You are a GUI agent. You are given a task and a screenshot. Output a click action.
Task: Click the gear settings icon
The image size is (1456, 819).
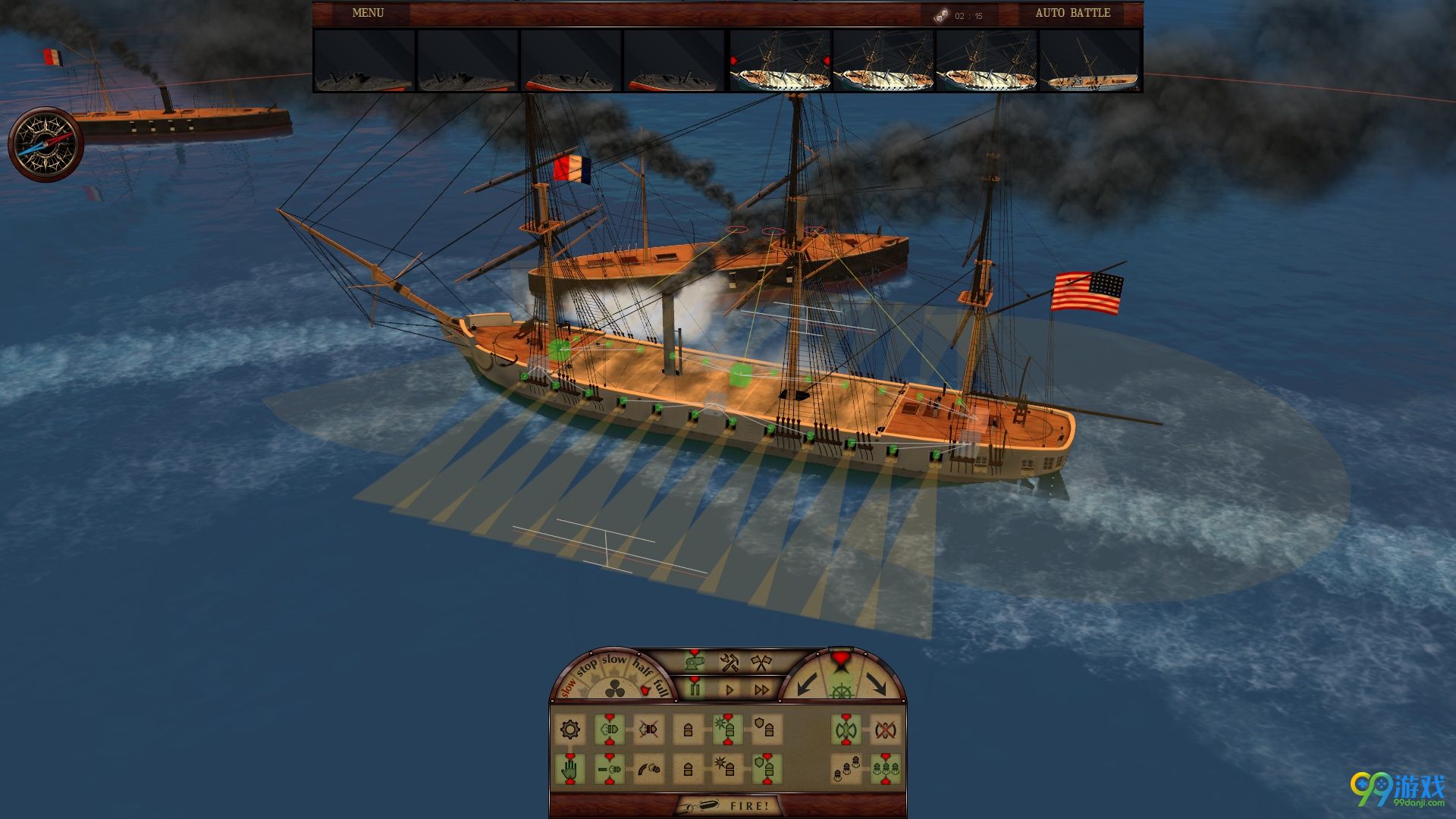pyautogui.click(x=570, y=730)
